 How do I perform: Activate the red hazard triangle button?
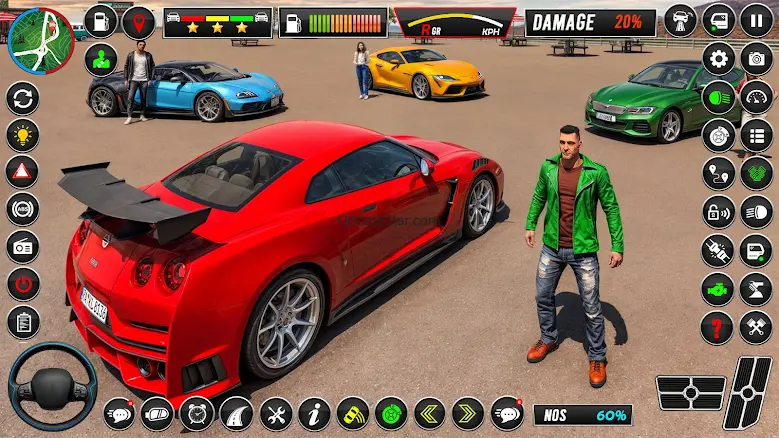[22, 172]
